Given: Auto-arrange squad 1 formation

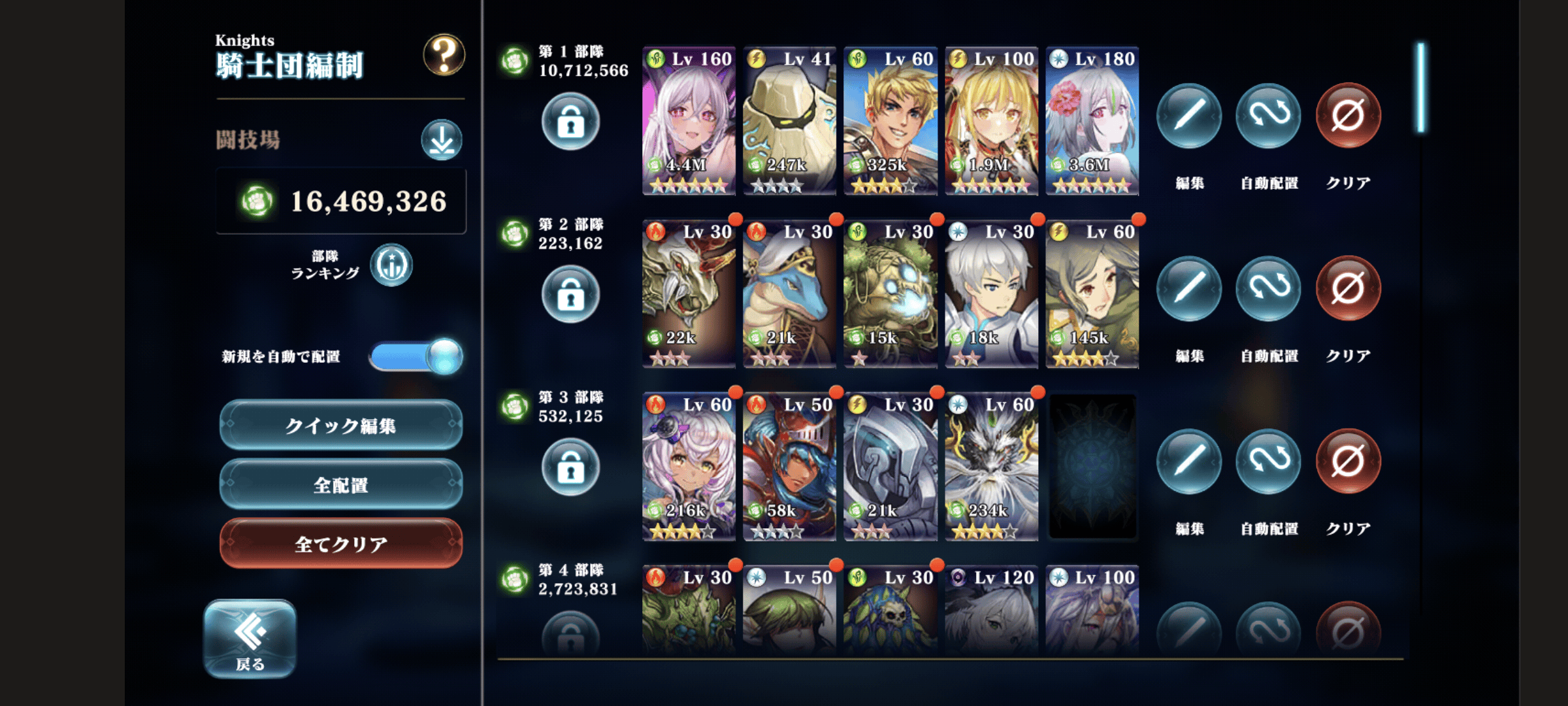Looking at the screenshot, I should coord(1269,116).
